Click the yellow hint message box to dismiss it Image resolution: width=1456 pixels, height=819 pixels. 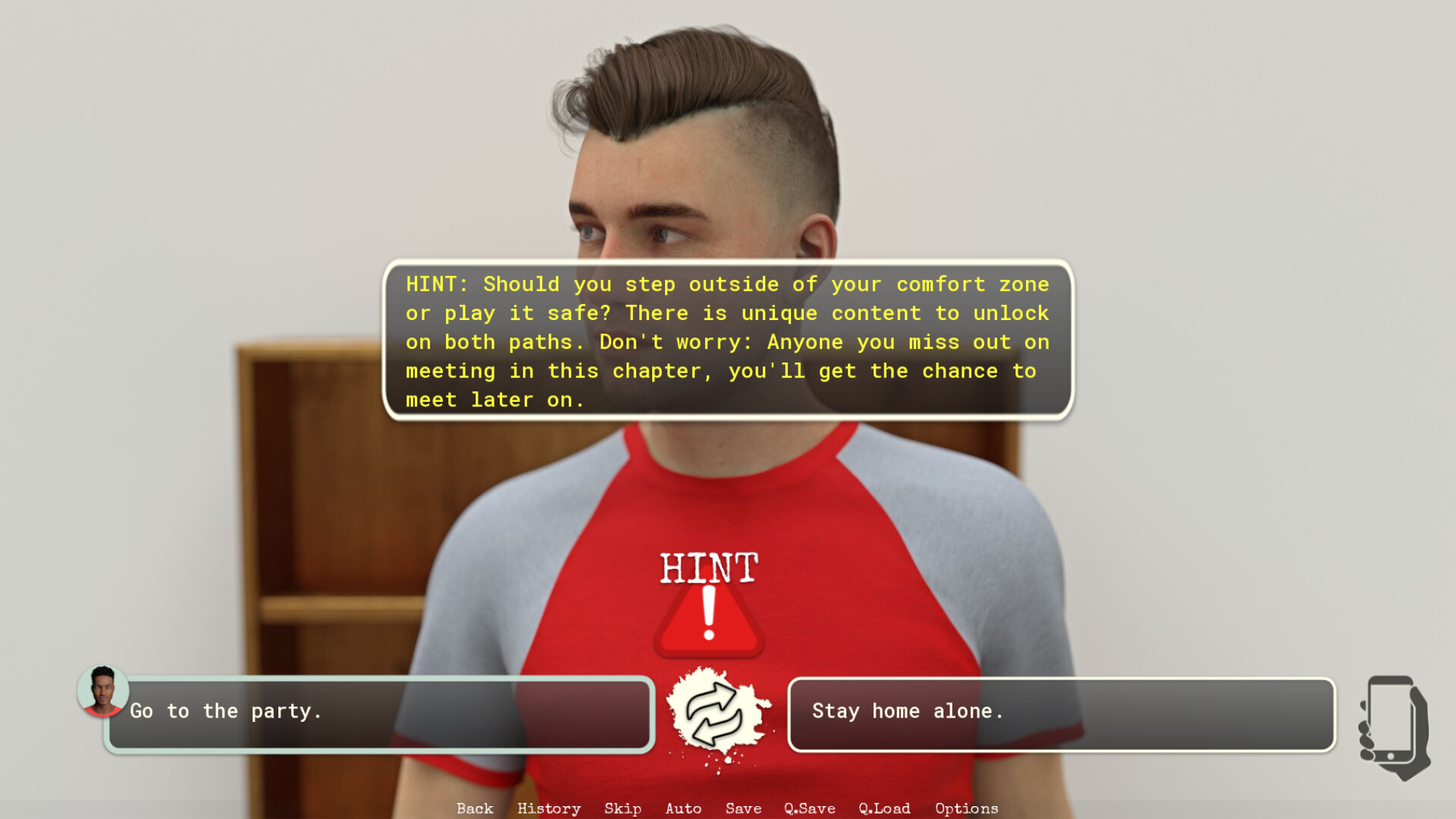coord(726,341)
